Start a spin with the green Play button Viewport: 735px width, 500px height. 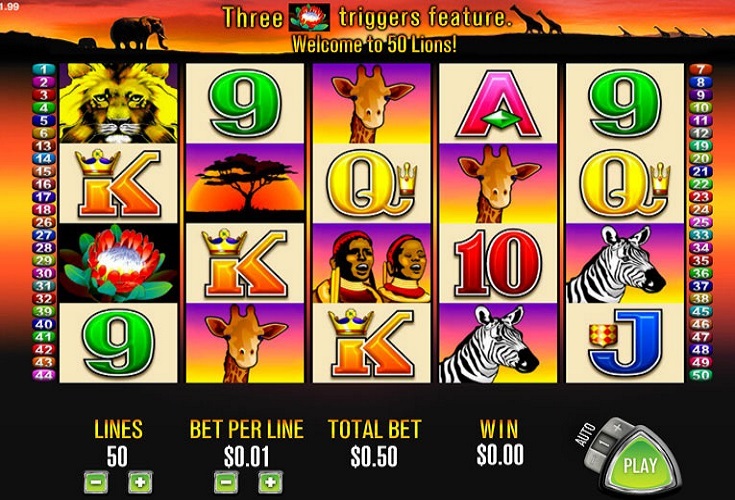(640, 465)
